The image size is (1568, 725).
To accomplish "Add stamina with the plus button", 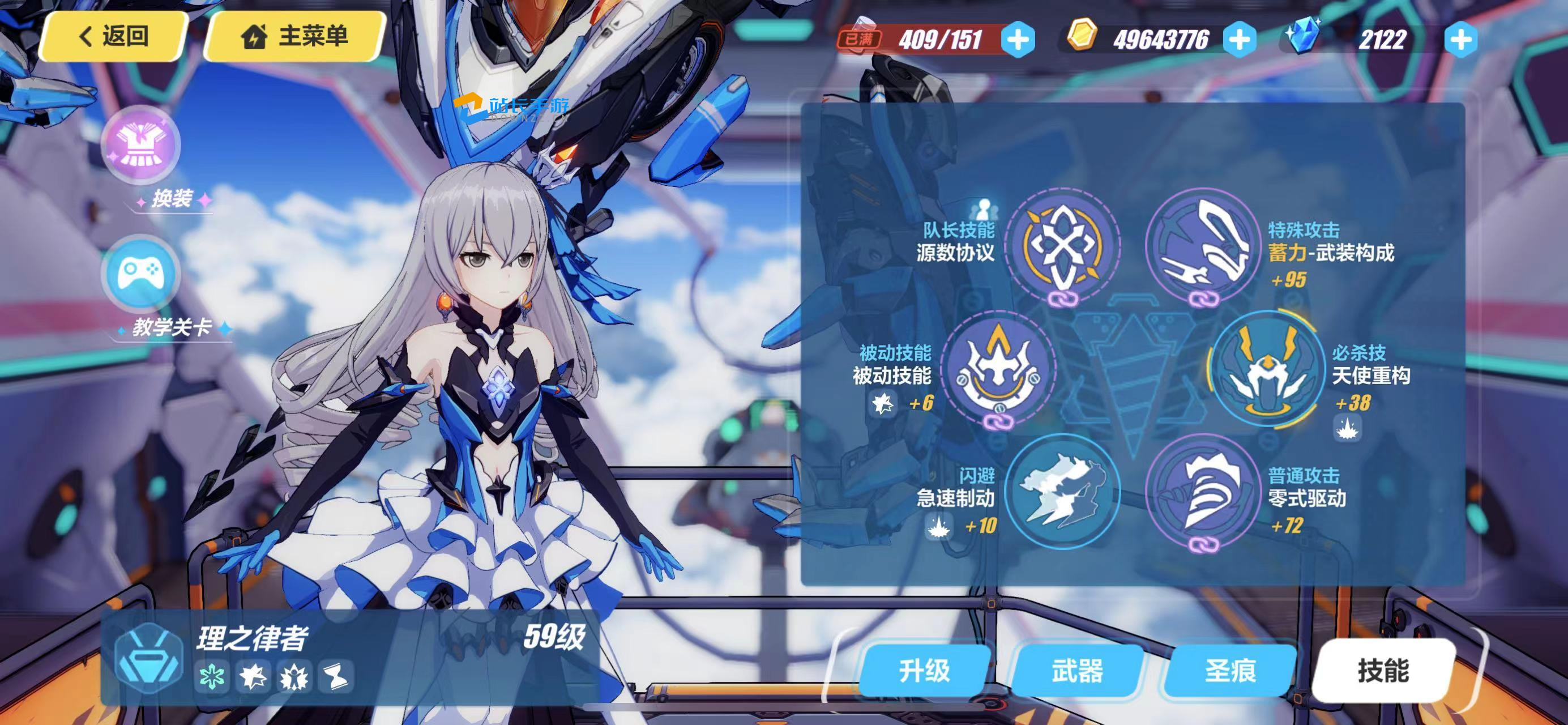I will (x=1018, y=40).
